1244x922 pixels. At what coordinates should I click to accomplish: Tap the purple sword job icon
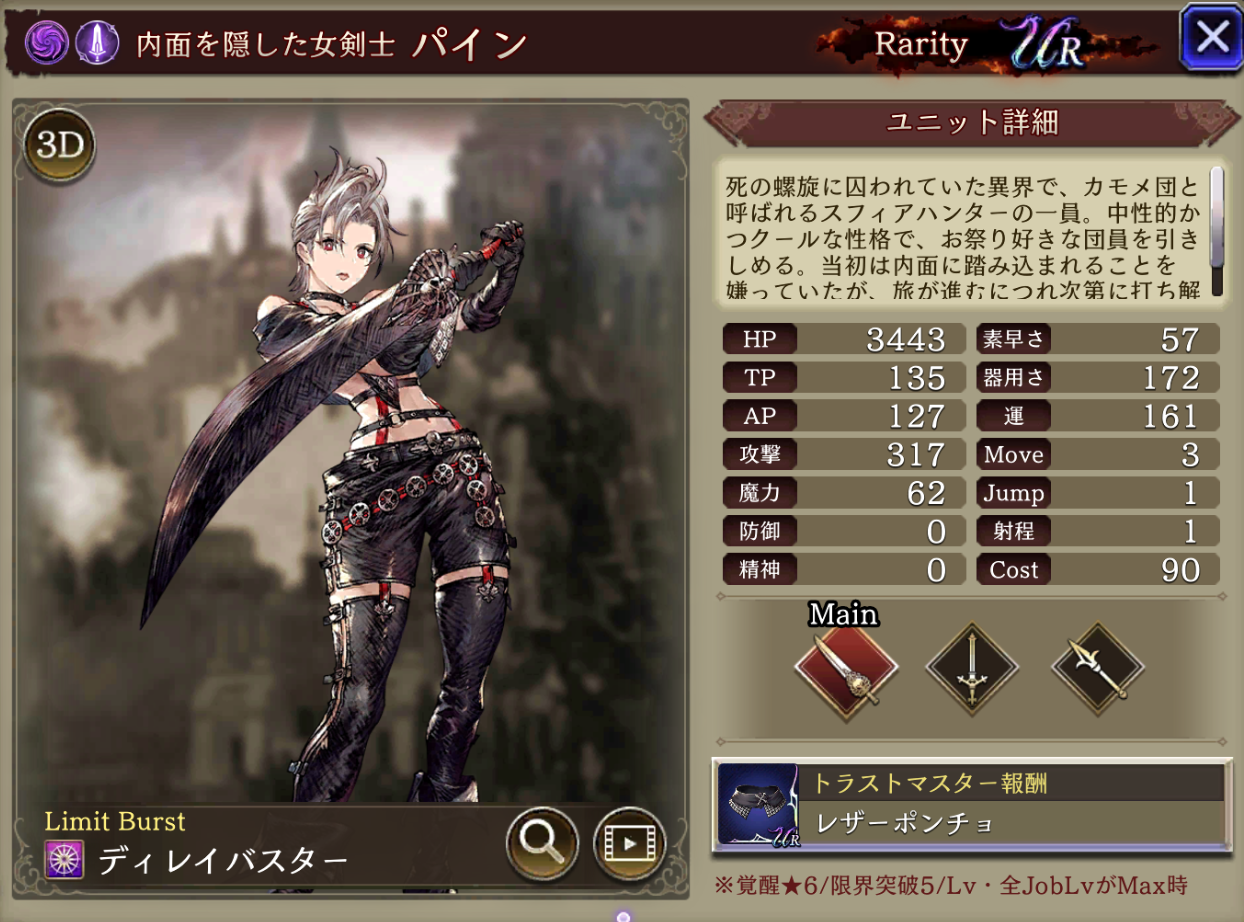[93, 42]
